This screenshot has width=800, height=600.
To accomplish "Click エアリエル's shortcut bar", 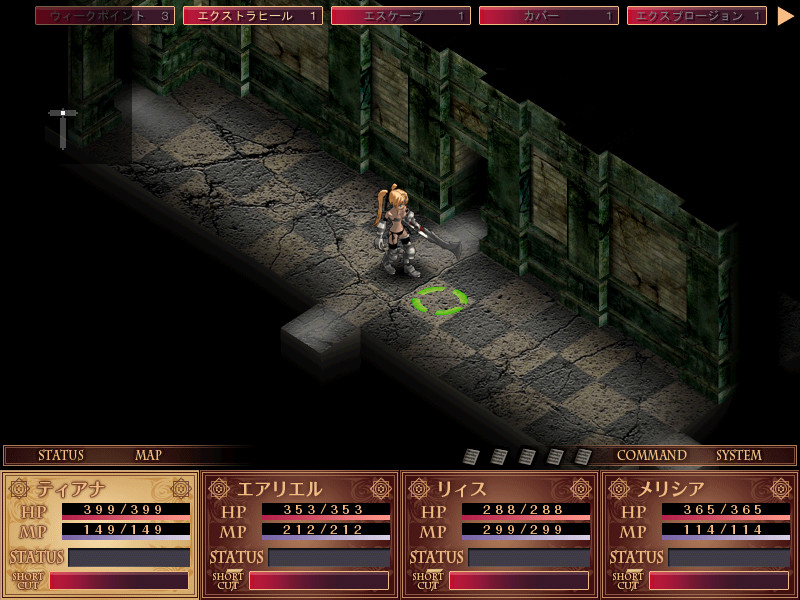I will (318, 581).
